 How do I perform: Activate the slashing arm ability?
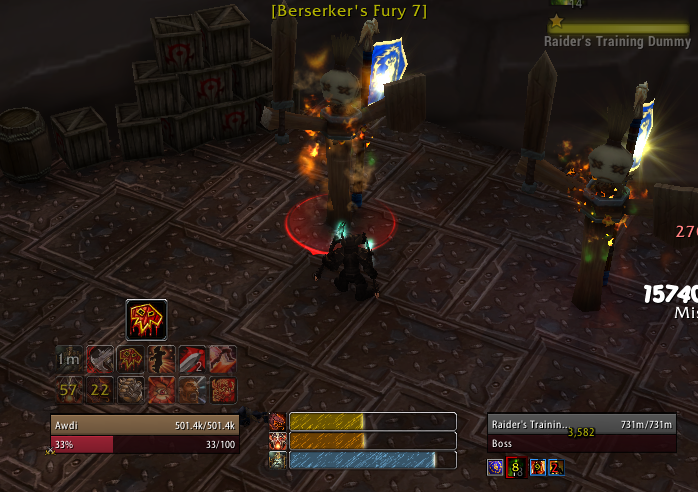pos(222,359)
